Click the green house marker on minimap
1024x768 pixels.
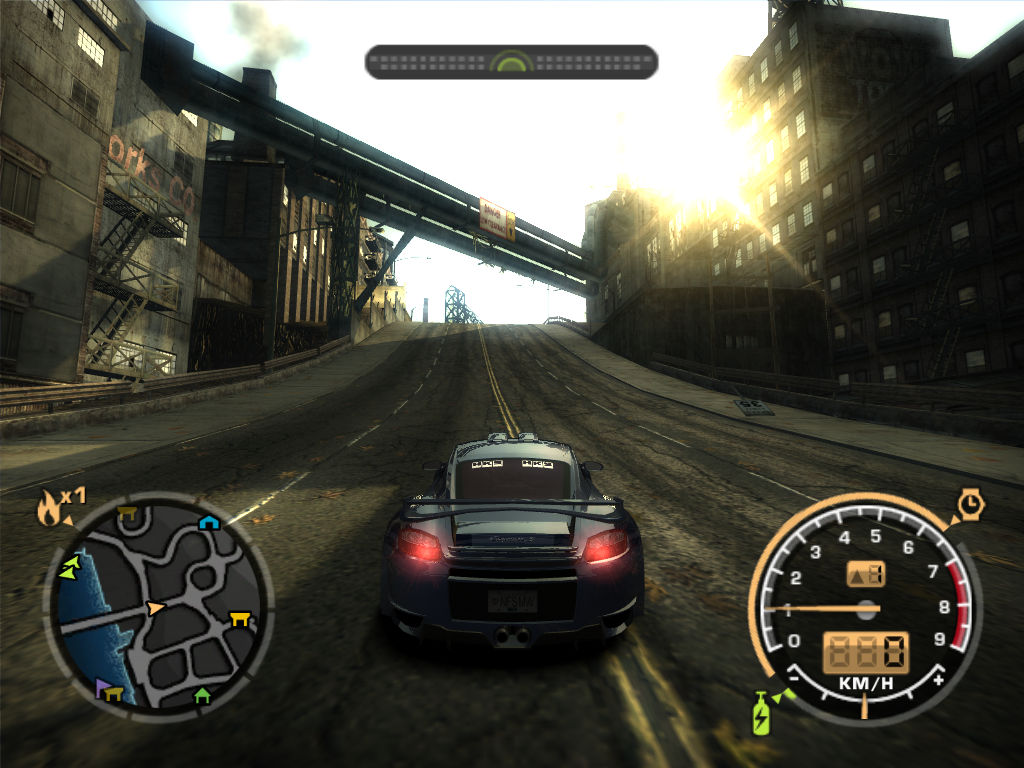coord(202,694)
